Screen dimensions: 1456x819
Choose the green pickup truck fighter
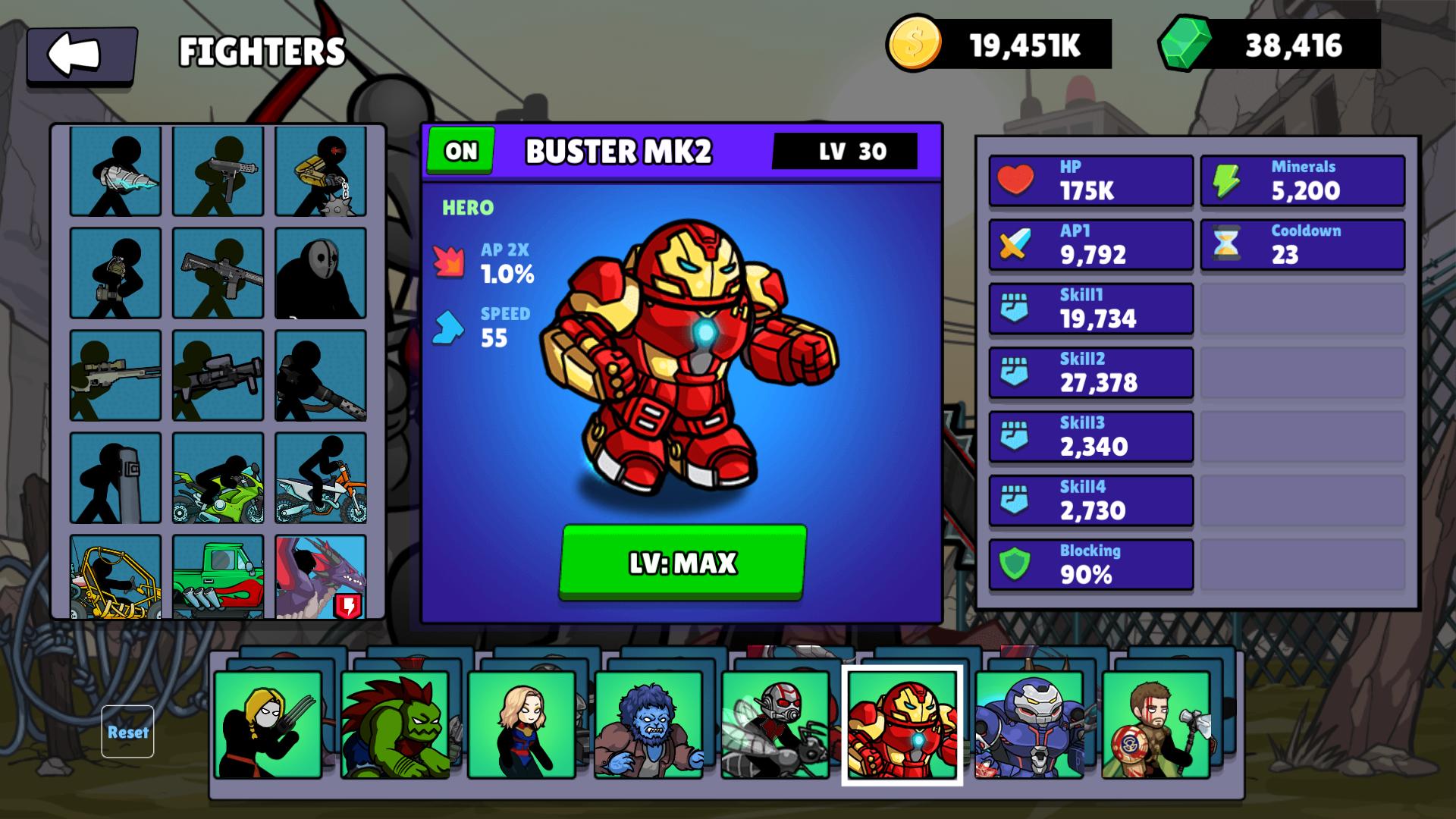coord(218,576)
